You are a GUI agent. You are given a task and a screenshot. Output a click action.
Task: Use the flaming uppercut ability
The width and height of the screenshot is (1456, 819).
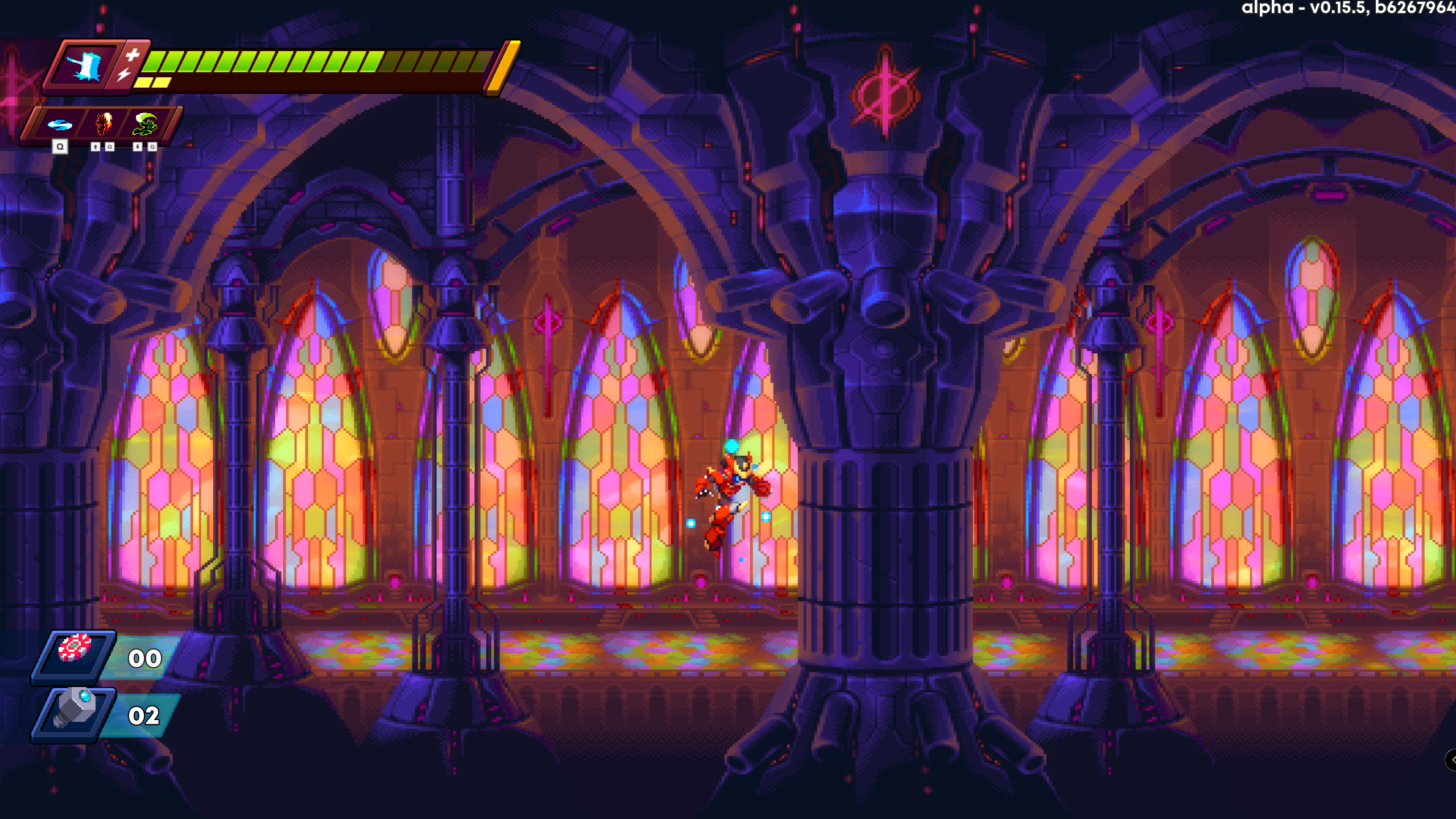103,123
